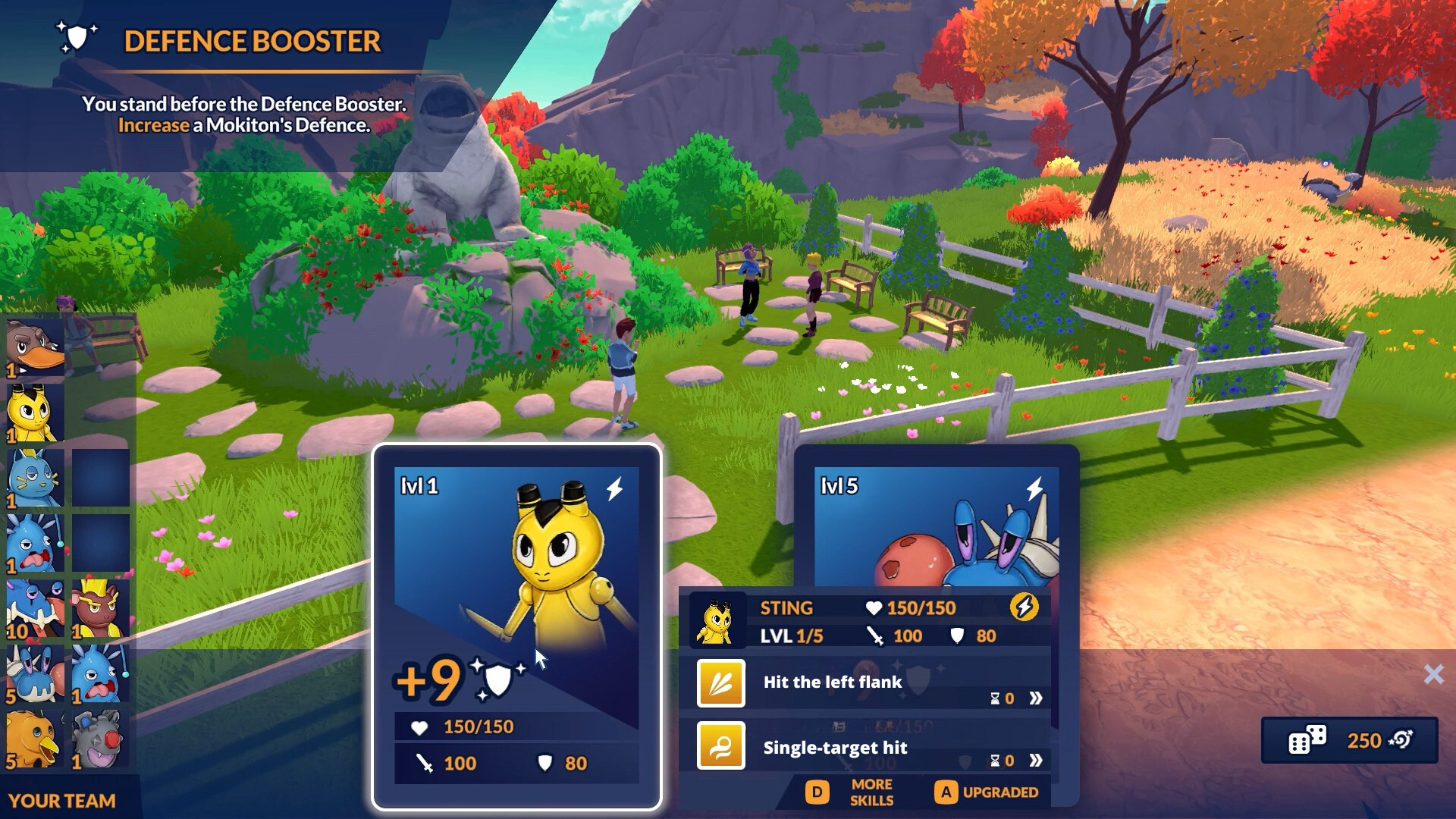Screen dimensions: 1456x819
Task: Choose the blue cat team portrait
Action: click(x=35, y=479)
